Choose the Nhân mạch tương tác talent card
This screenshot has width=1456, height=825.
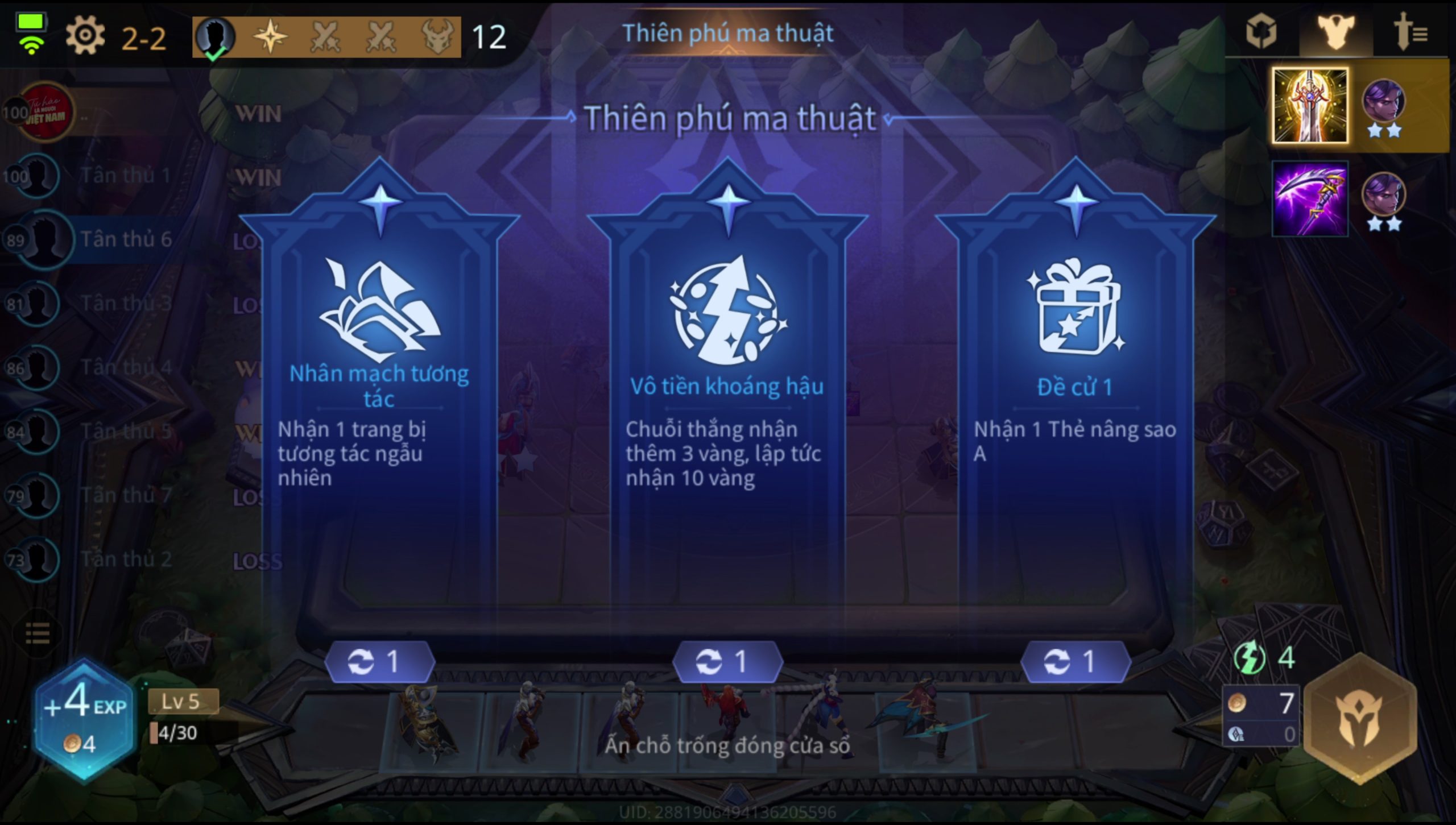point(379,398)
